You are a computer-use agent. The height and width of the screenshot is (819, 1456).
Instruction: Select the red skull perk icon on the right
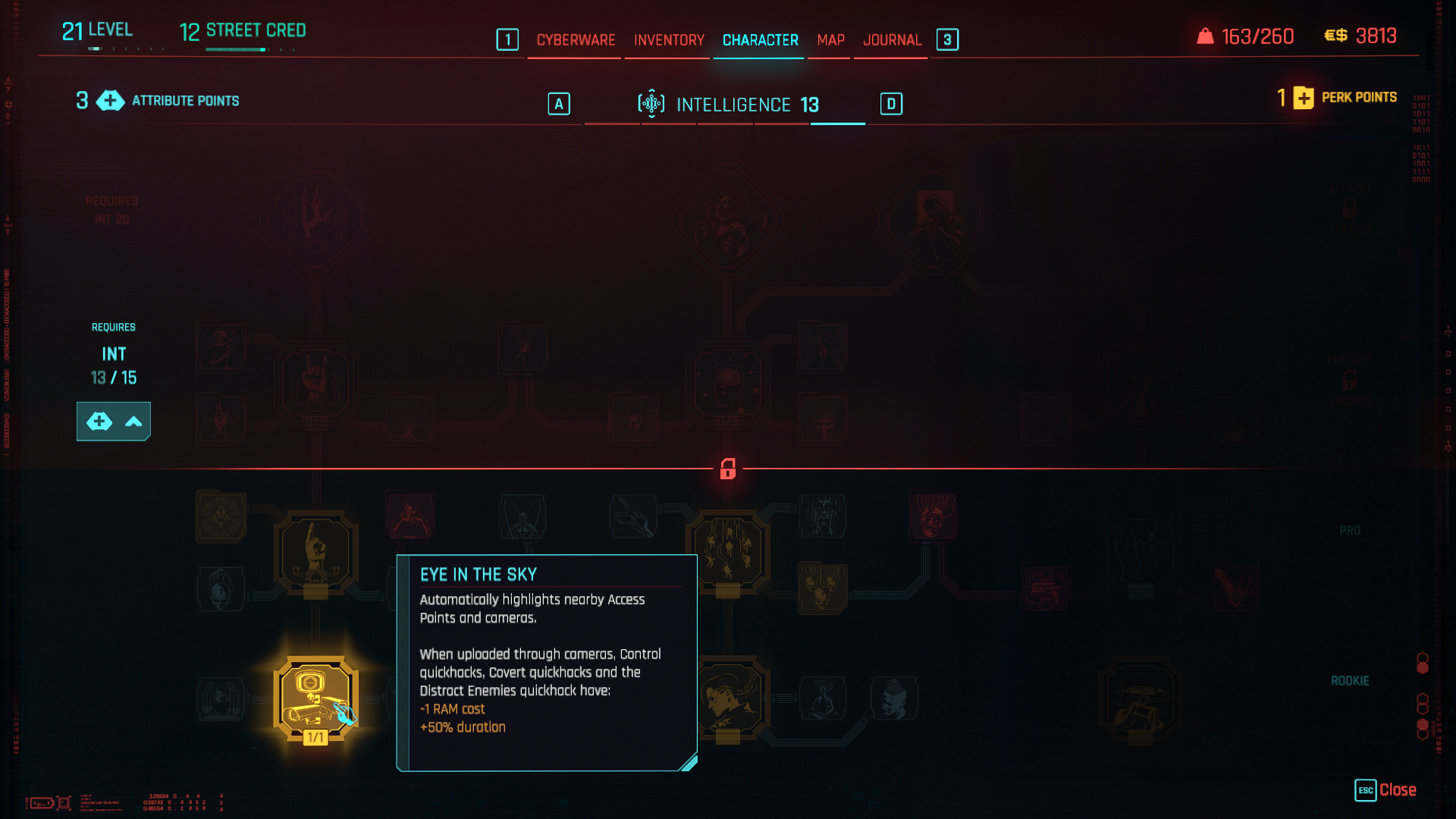934,516
